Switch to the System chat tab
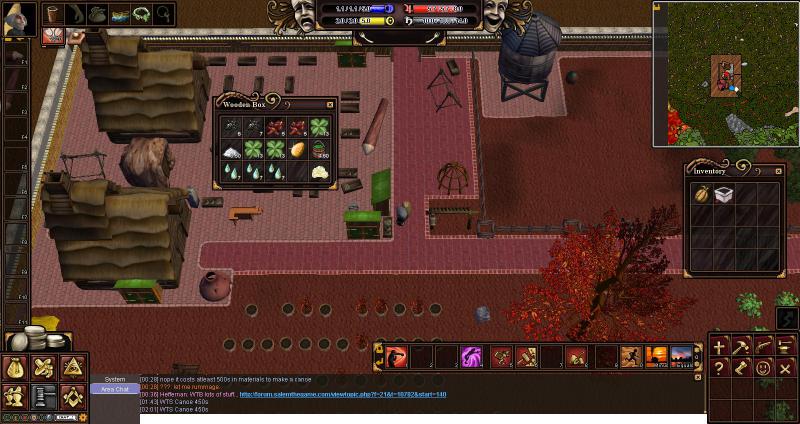The height and width of the screenshot is (424, 800). point(115,379)
